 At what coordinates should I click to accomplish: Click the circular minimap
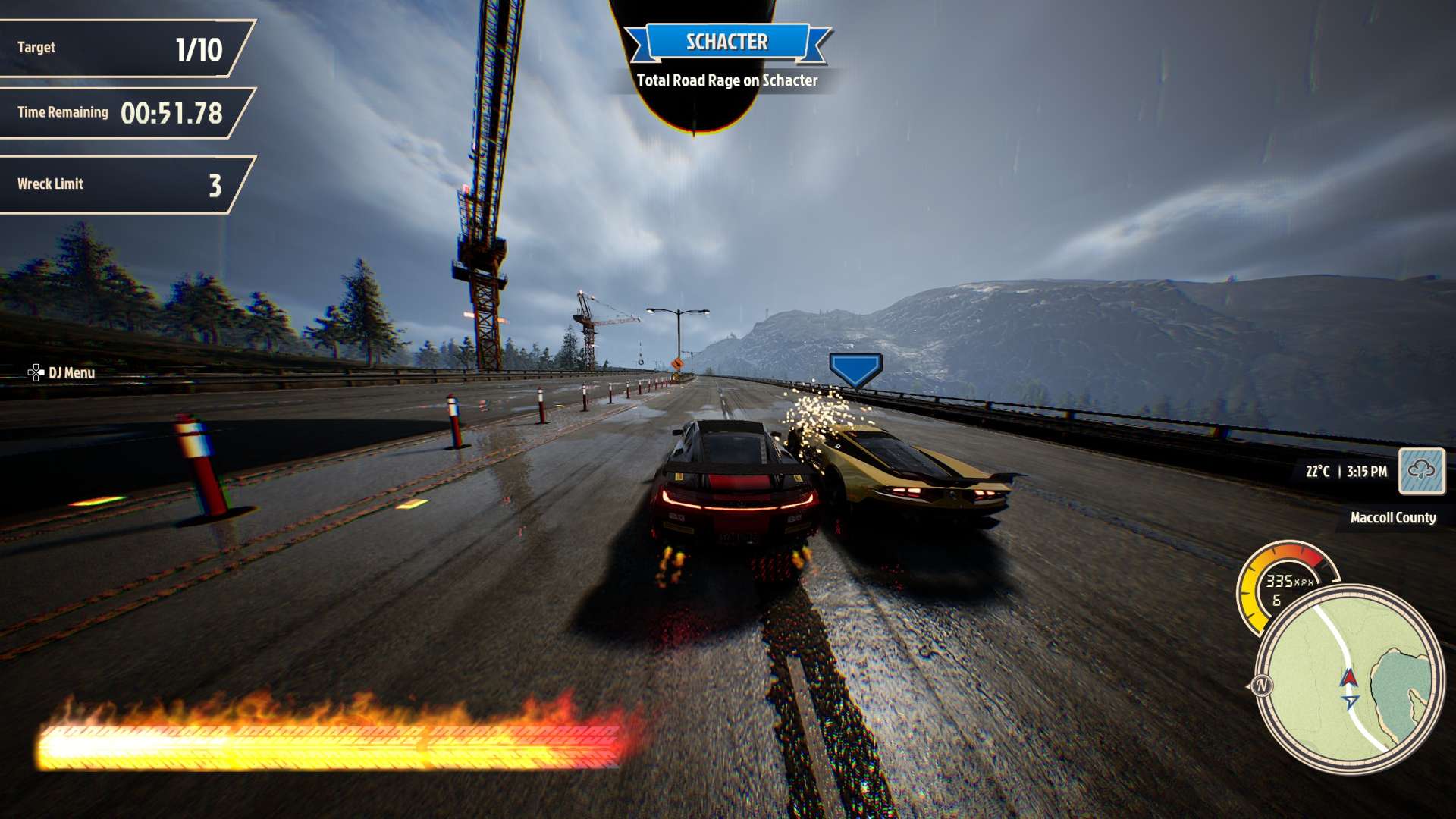pyautogui.click(x=1348, y=679)
